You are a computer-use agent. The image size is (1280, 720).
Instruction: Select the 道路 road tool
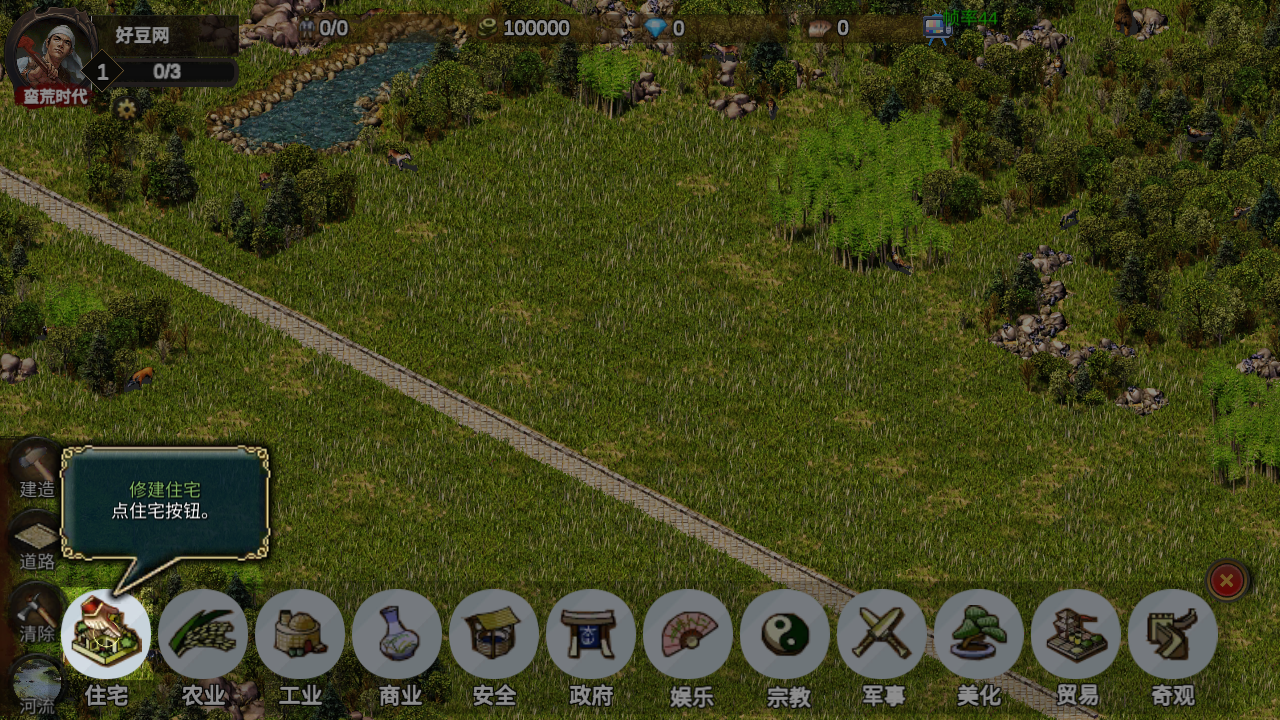click(x=37, y=542)
